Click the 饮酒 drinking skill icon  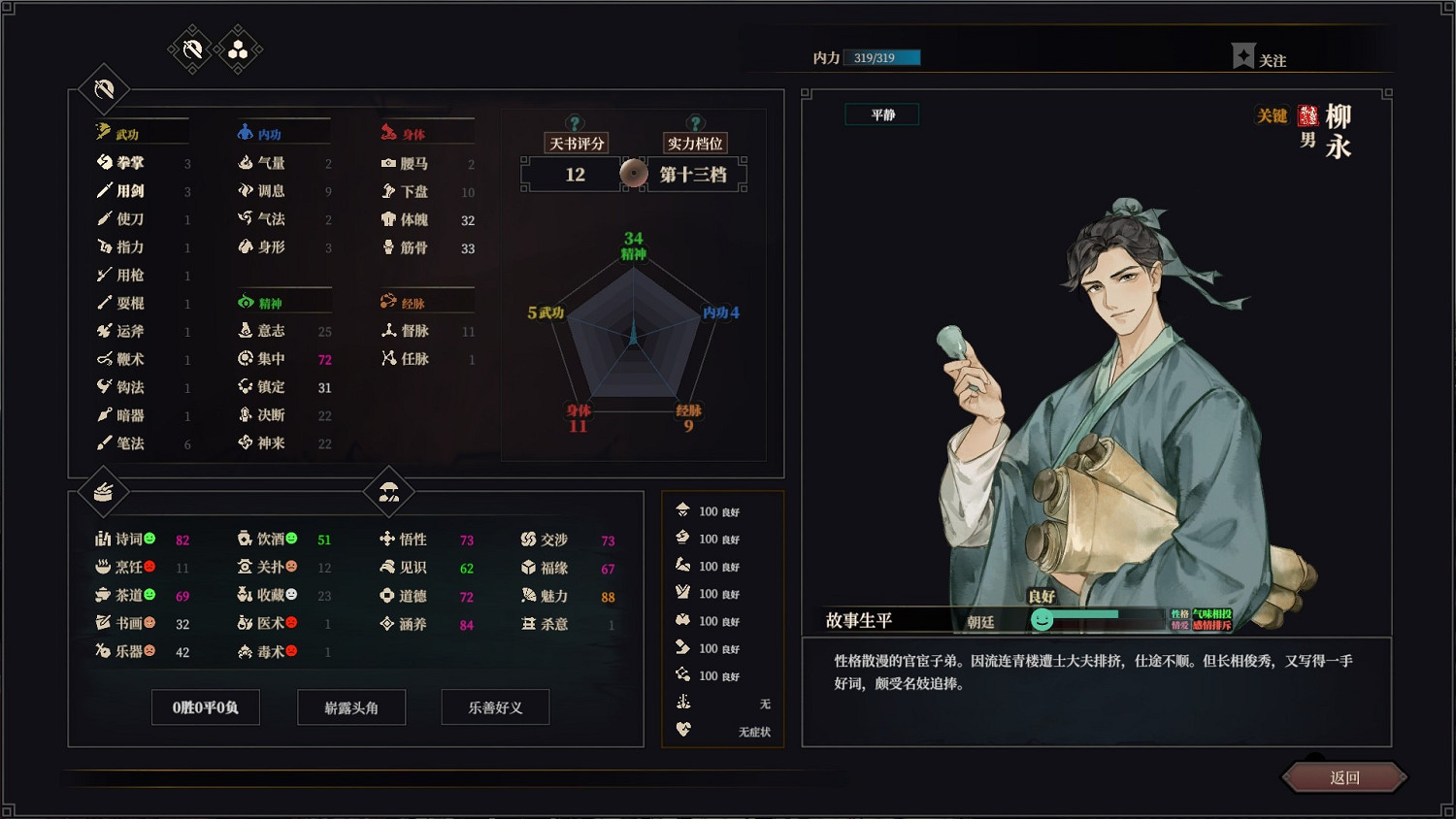tap(244, 540)
